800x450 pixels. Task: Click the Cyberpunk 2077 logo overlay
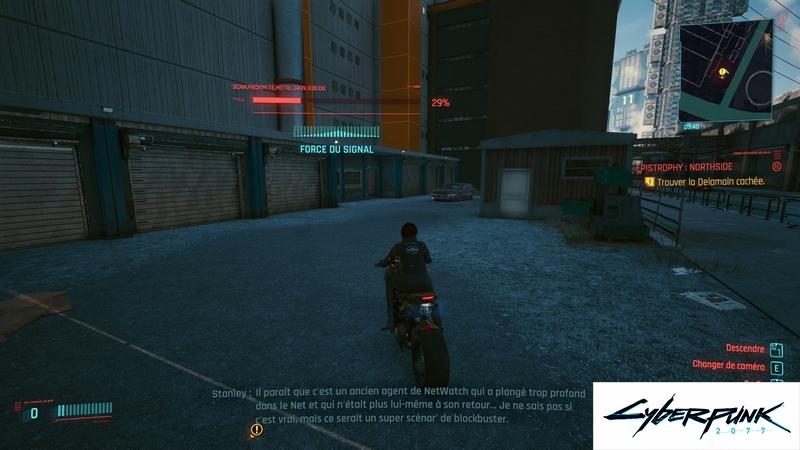(696, 416)
